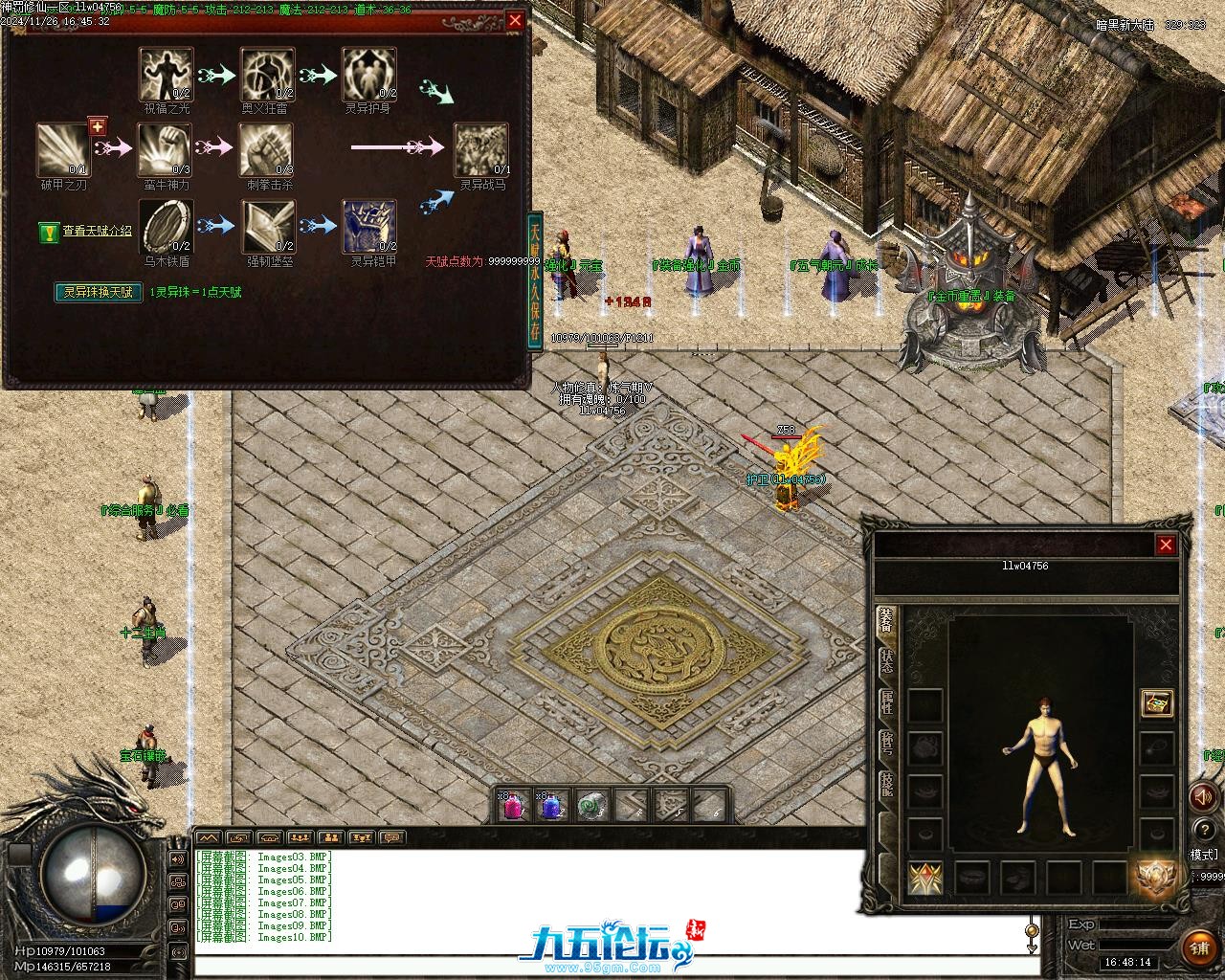Screen dimensions: 1225x980
Task: Select the 奥义狂雷 talent icon
Action: (x=267, y=74)
